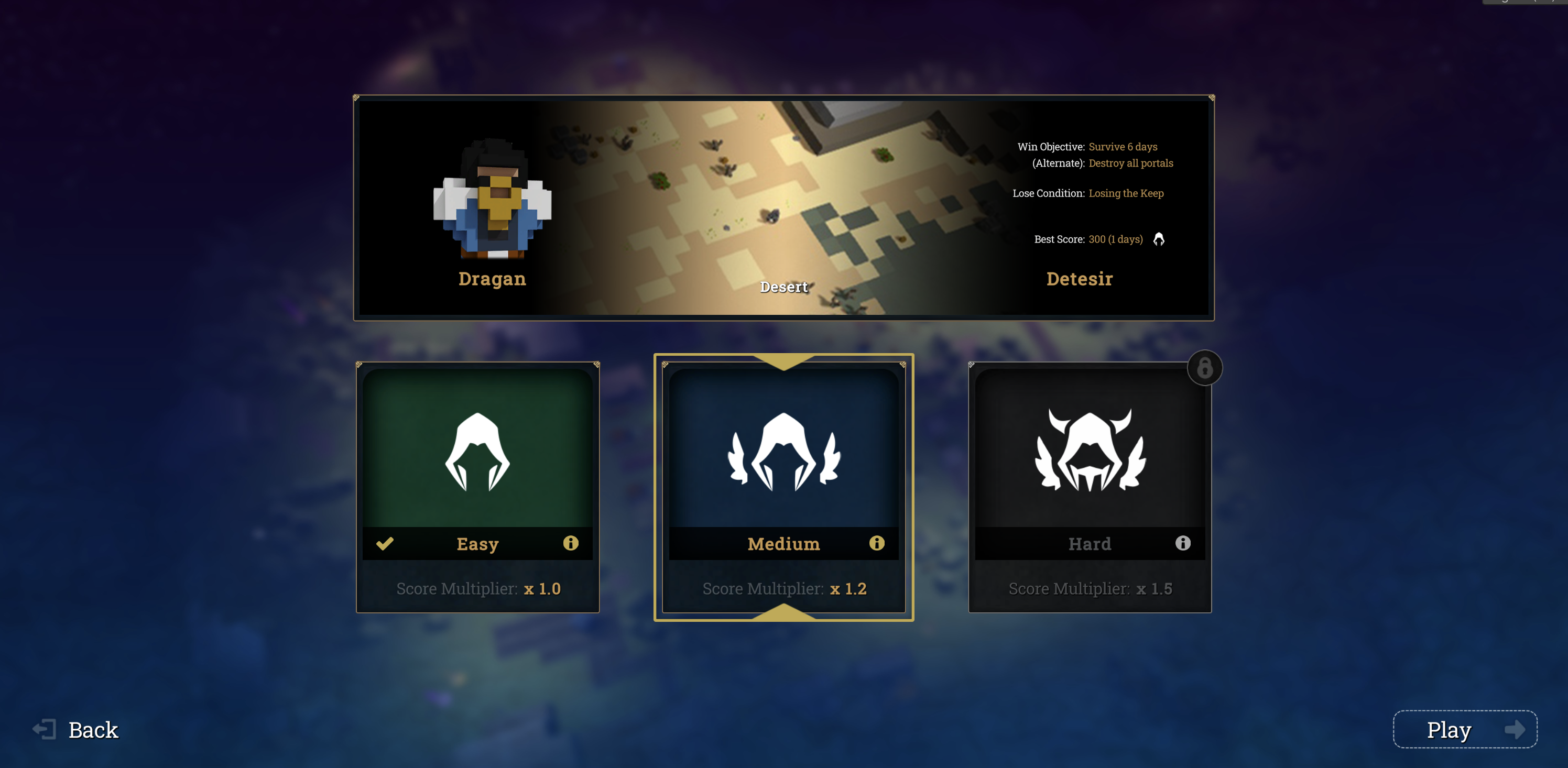1568x768 pixels.
Task: Open the info tooltip on the Easy card
Action: pos(571,543)
